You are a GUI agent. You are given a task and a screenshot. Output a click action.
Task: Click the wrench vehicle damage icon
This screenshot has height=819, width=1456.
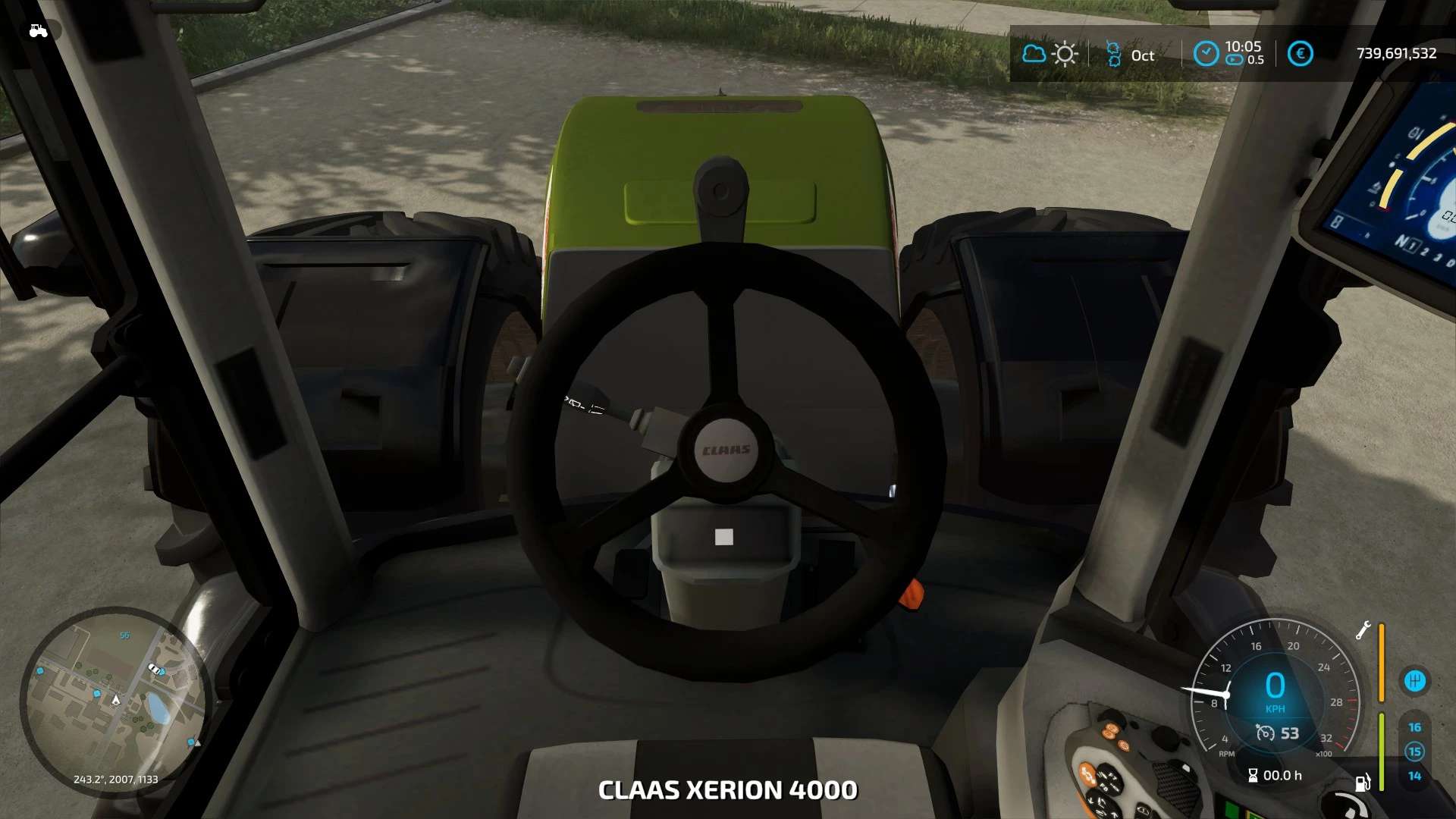(1363, 631)
